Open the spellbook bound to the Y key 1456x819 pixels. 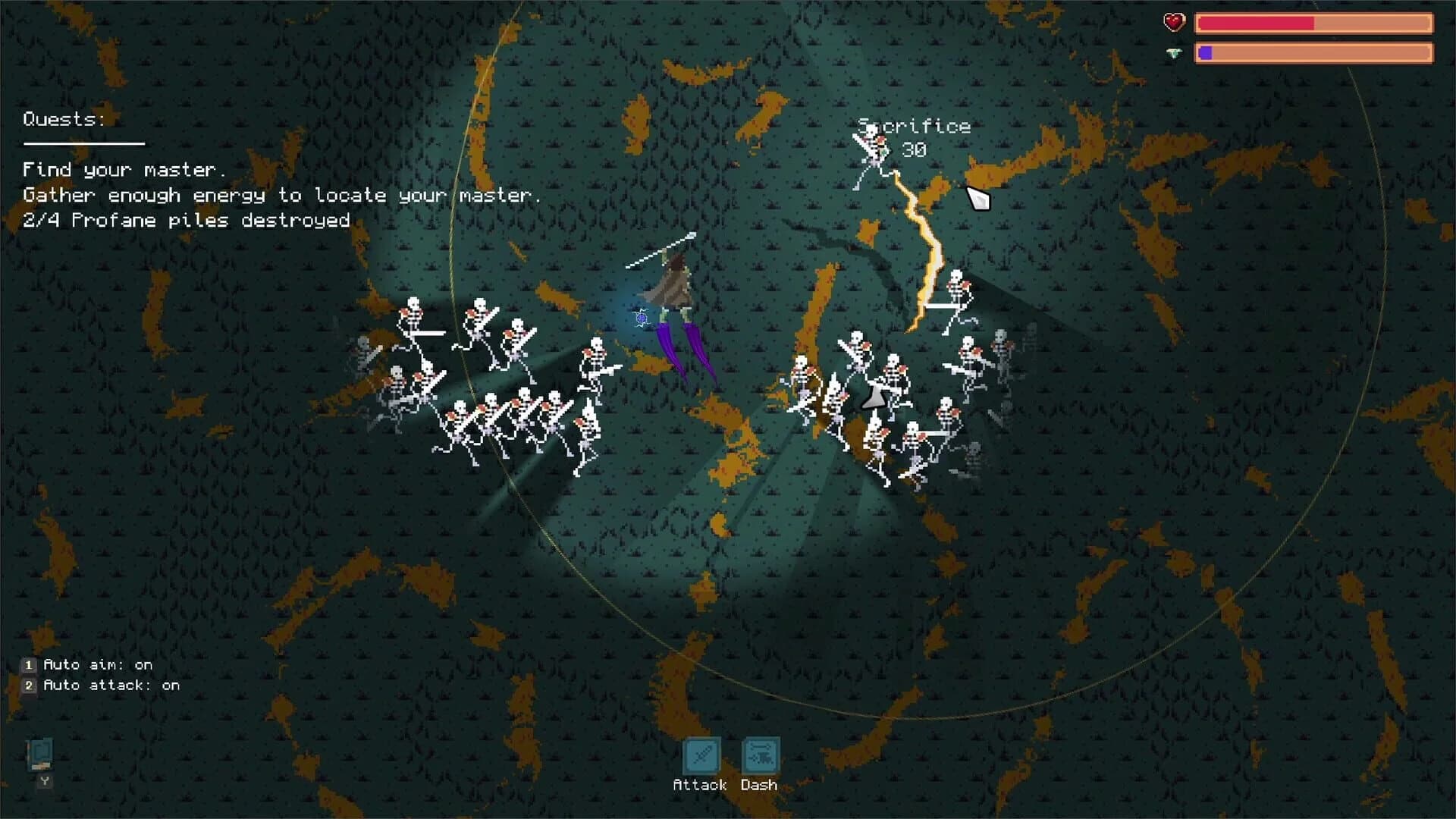(42, 755)
